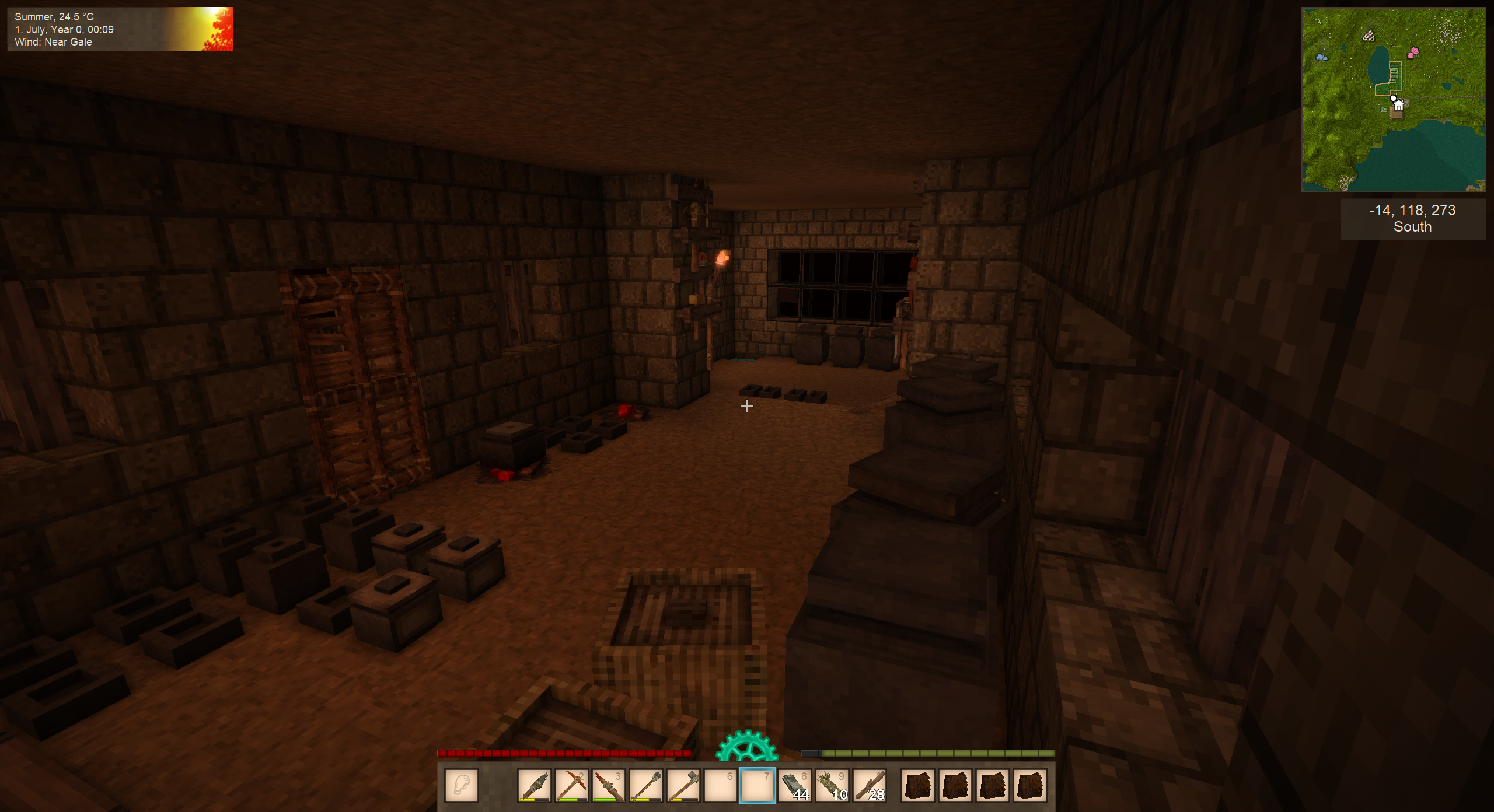Click the wheat waypoint marker on the minimap

pos(1369,37)
